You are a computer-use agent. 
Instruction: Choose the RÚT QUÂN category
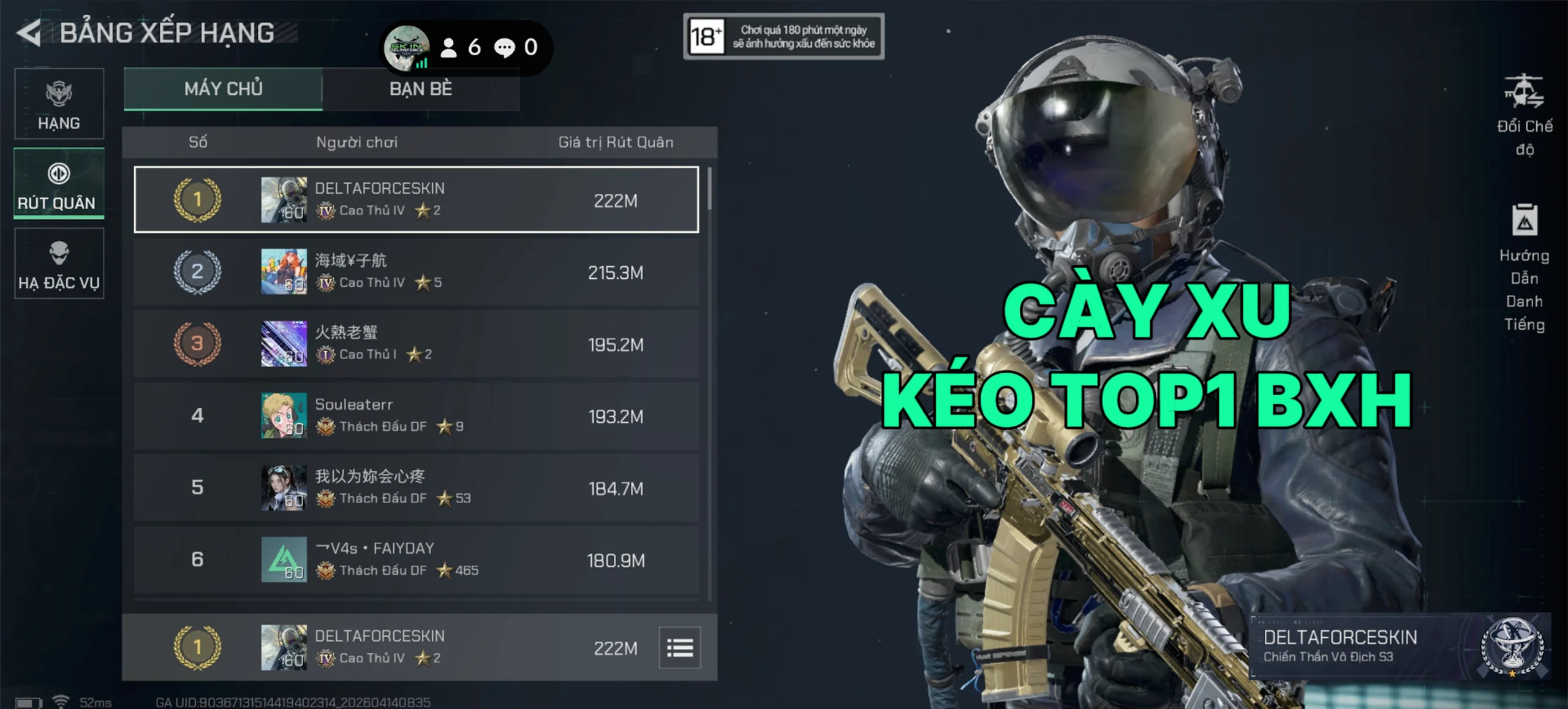[x=59, y=184]
